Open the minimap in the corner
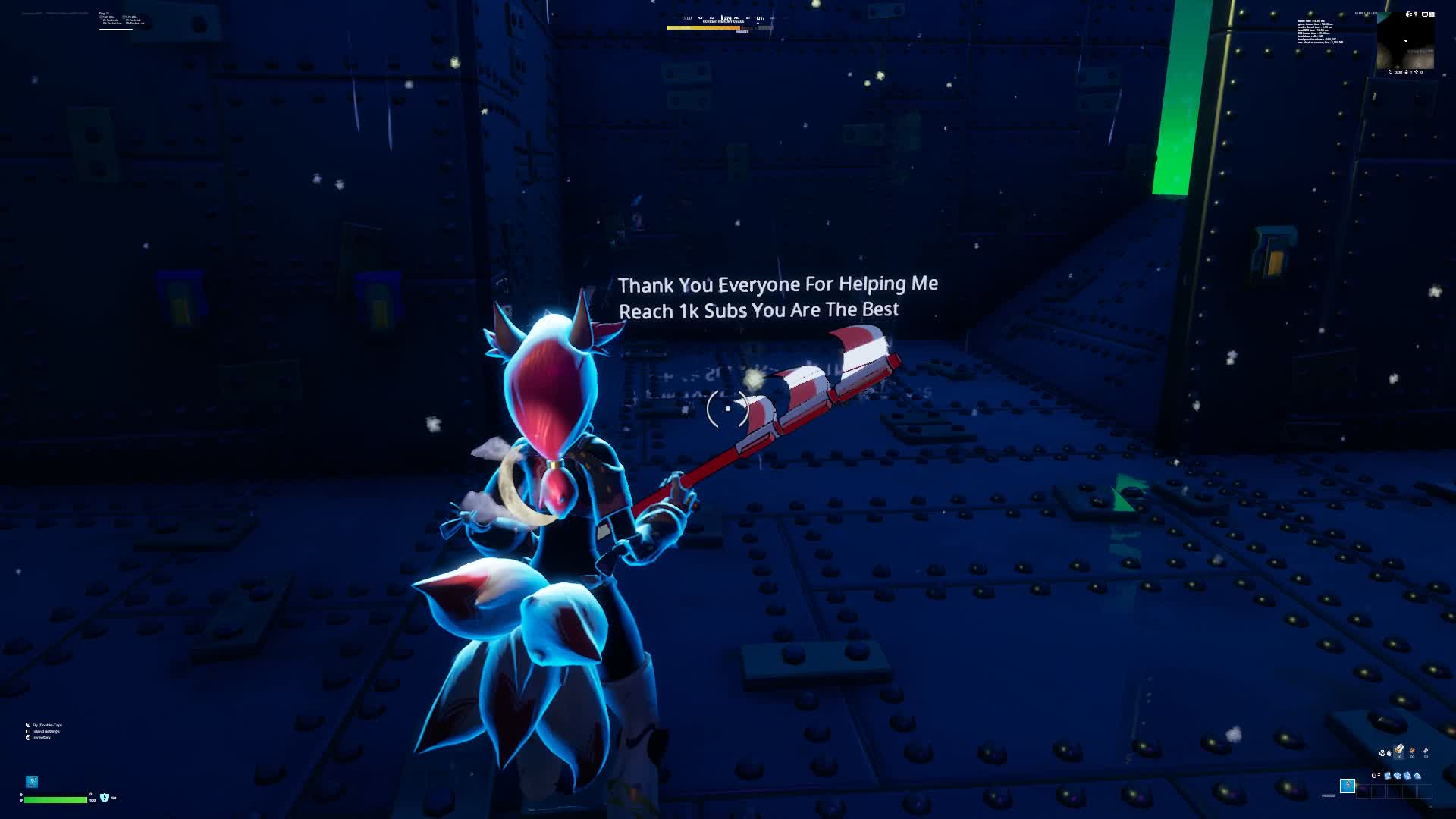1456x819 pixels. pos(1405,43)
